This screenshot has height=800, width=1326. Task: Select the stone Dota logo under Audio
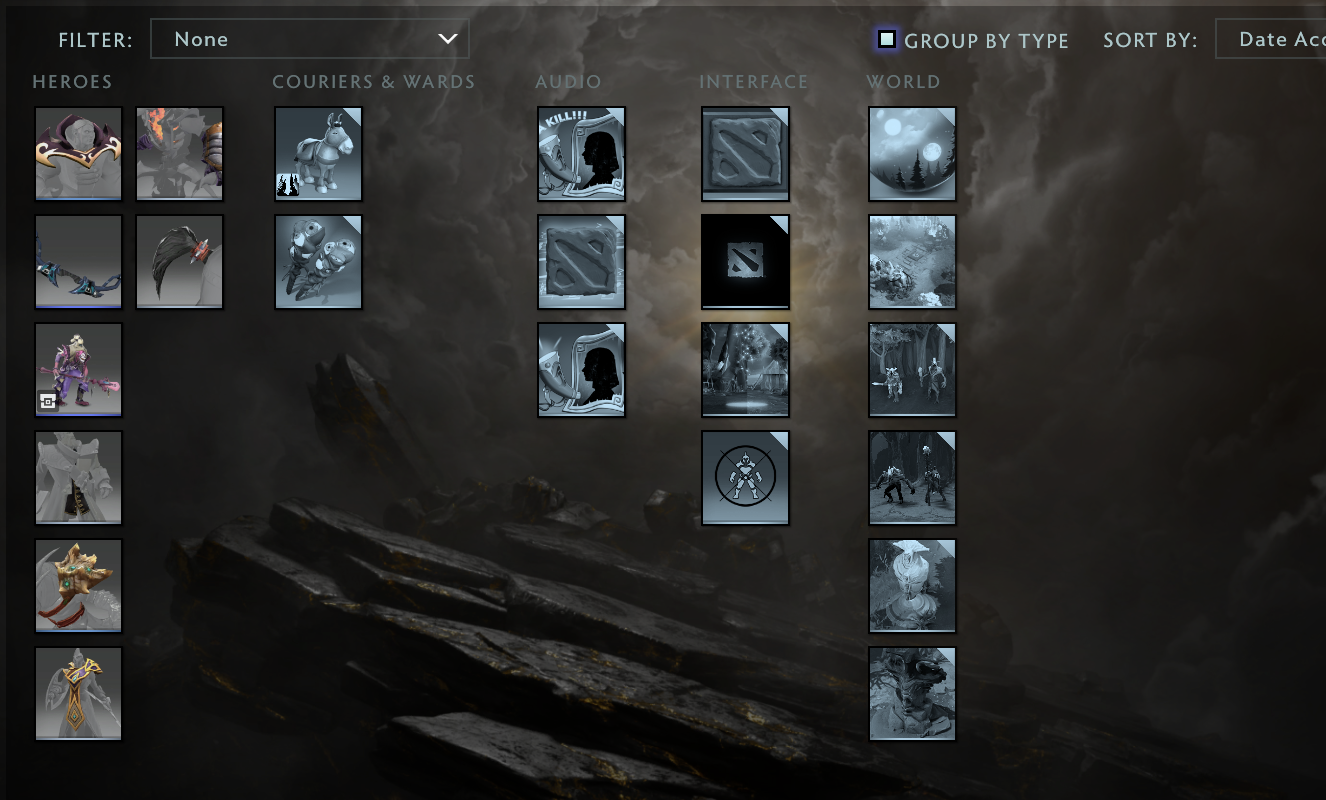(581, 261)
